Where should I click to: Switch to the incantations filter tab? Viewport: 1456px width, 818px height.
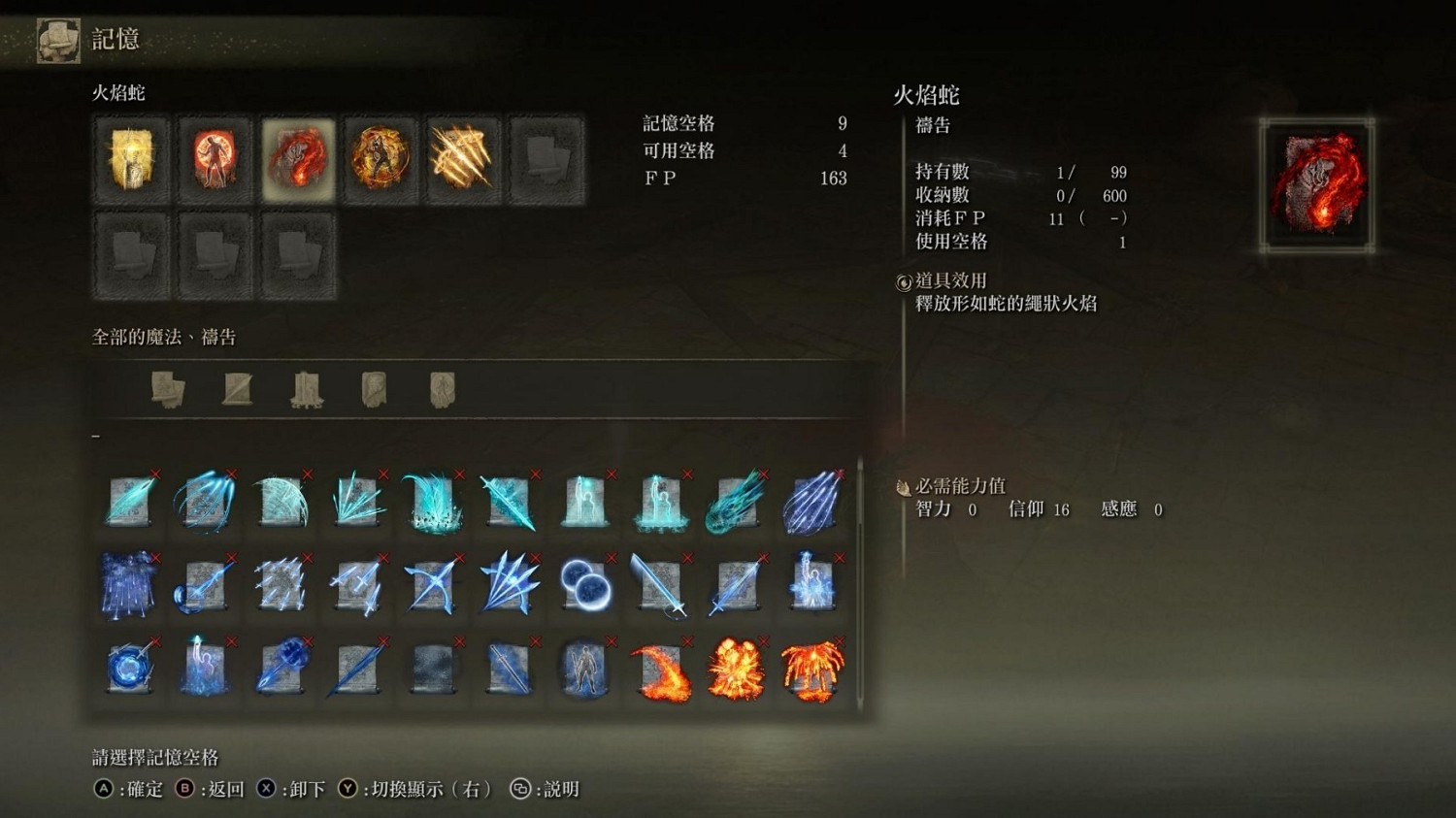pos(306,386)
